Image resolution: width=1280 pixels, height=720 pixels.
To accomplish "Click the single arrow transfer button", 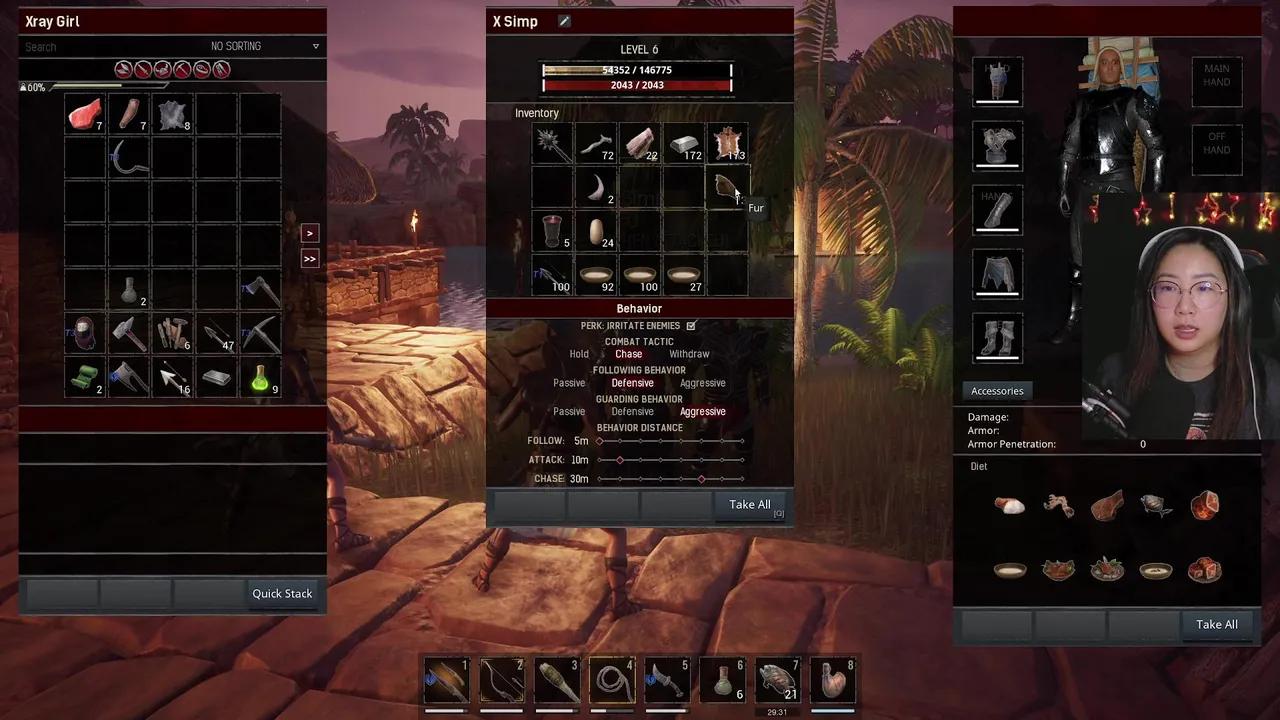I will [x=309, y=233].
